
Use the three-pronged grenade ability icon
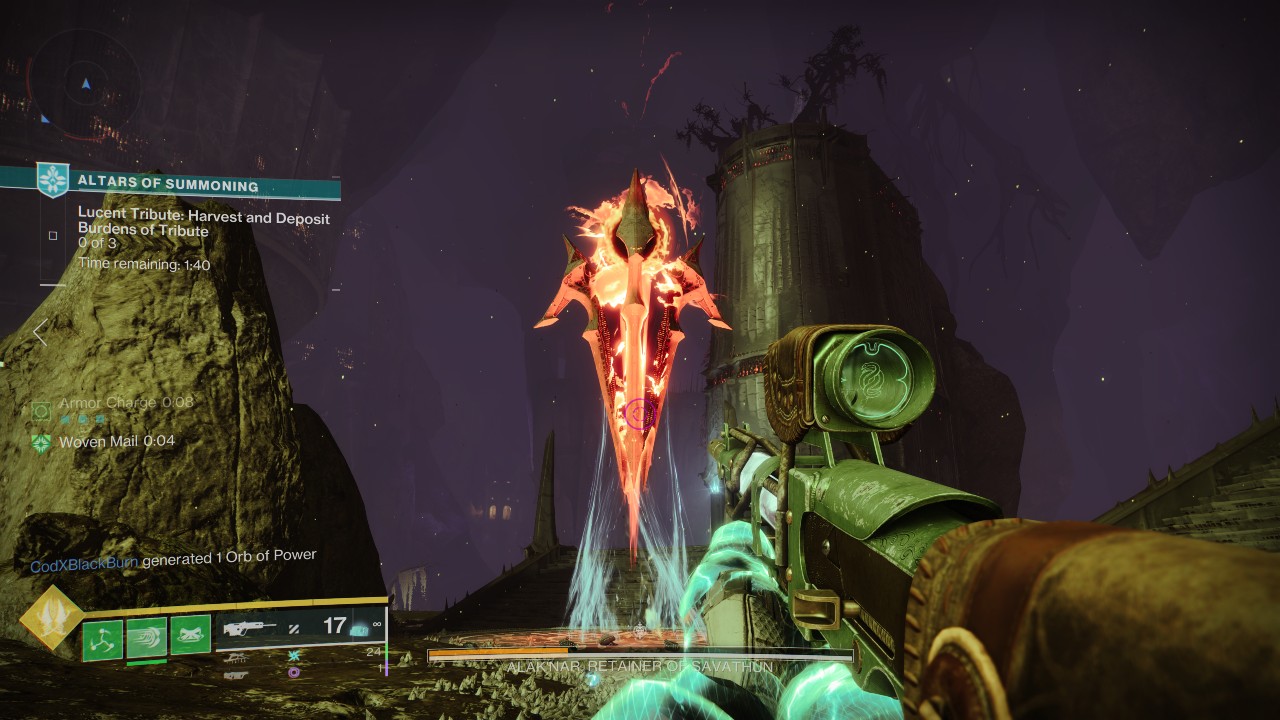click(102, 638)
